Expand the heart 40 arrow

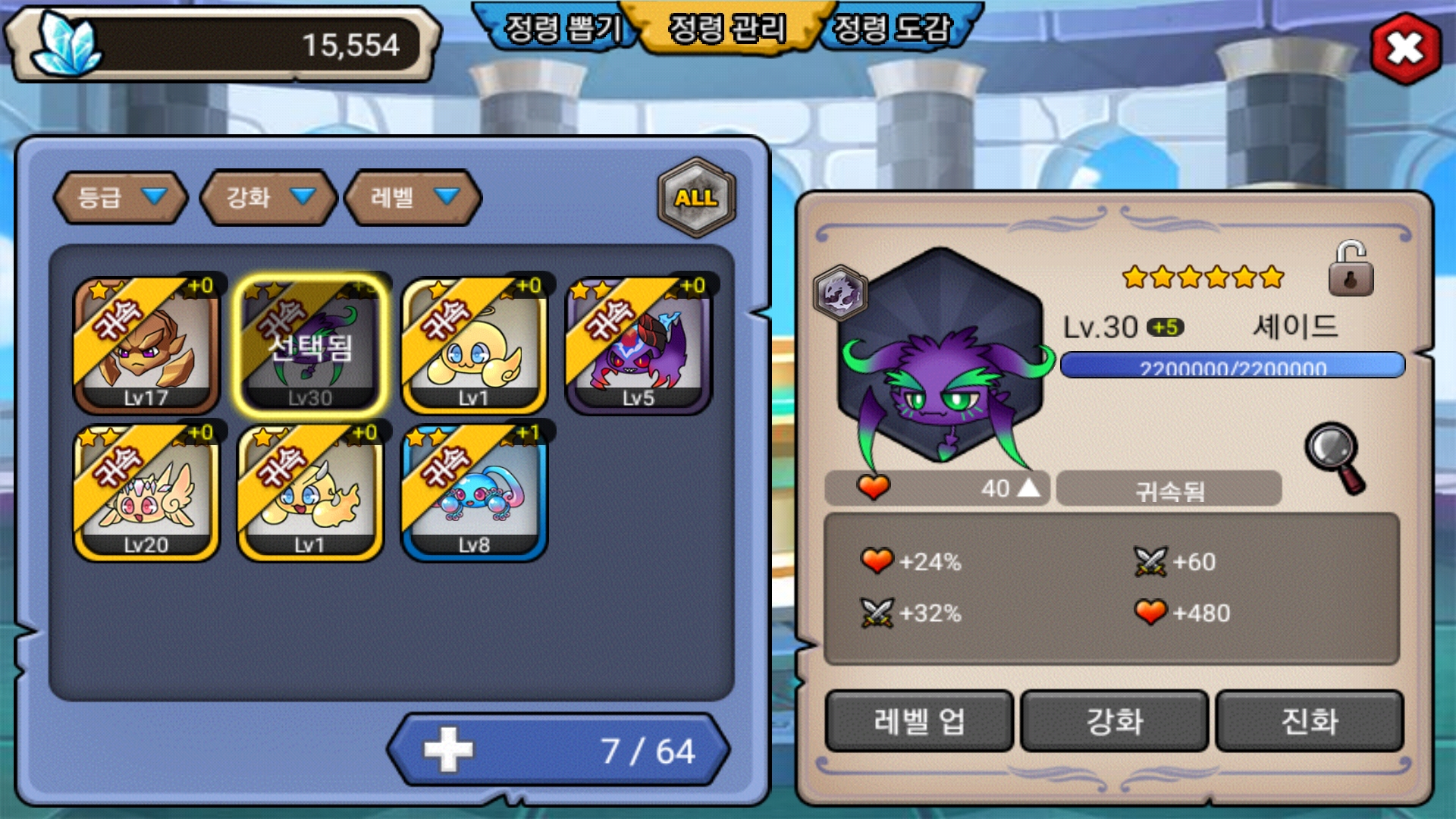click(1028, 488)
